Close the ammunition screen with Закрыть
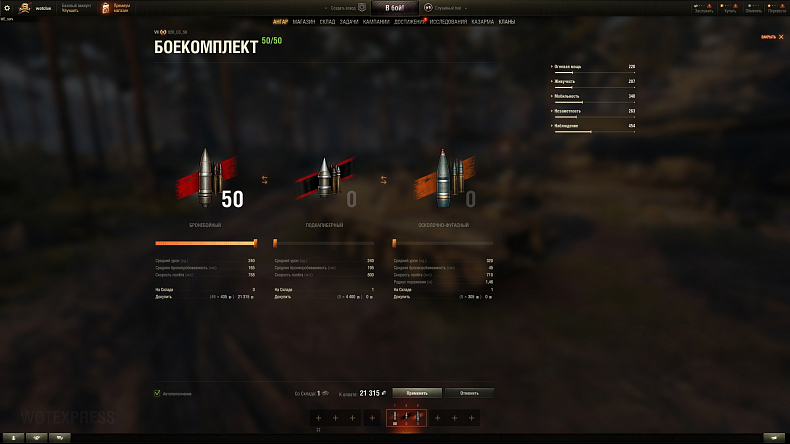The height and width of the screenshot is (444, 790). coord(768,36)
